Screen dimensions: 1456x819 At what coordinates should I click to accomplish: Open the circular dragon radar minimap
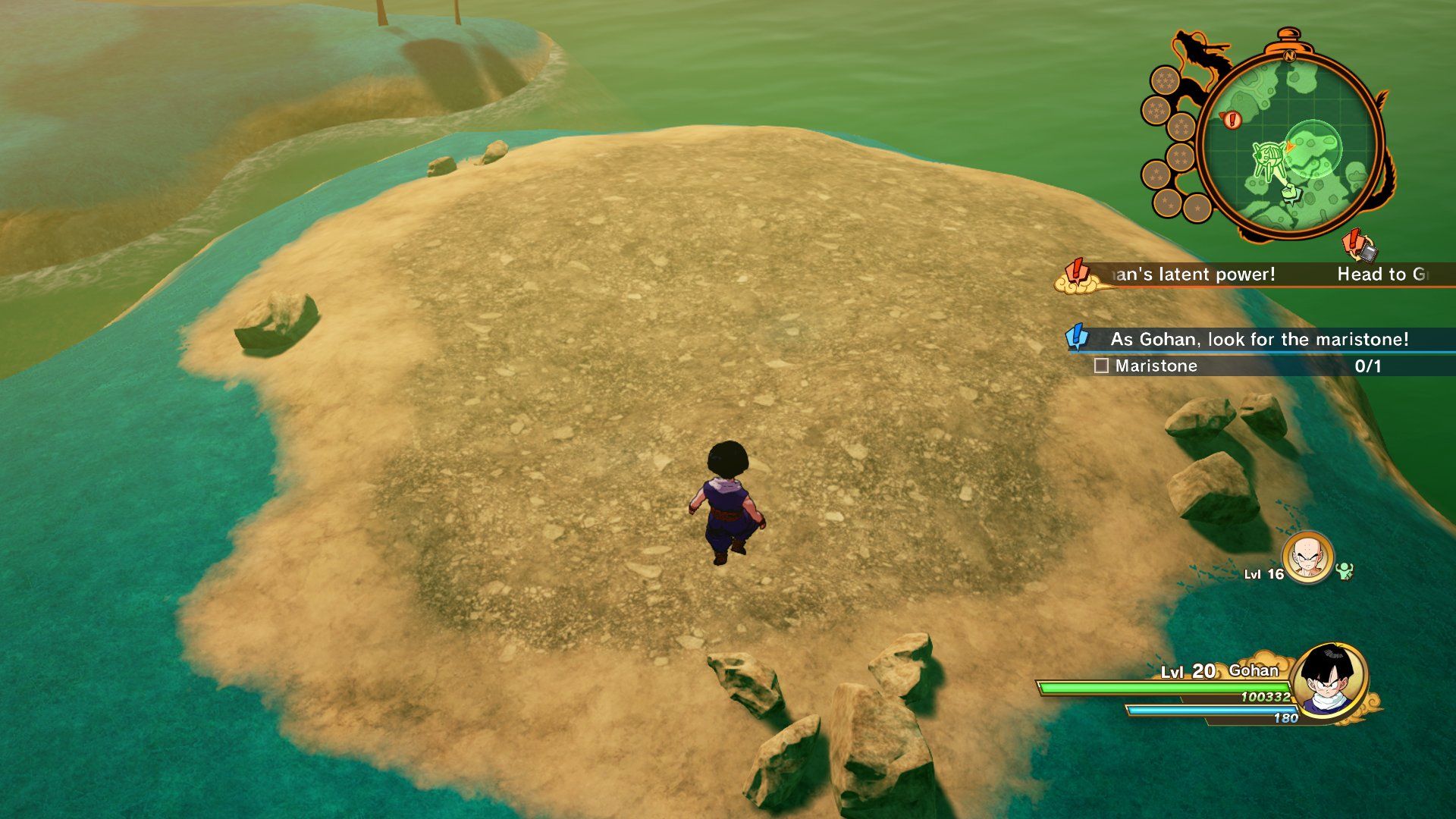[x=1289, y=144]
